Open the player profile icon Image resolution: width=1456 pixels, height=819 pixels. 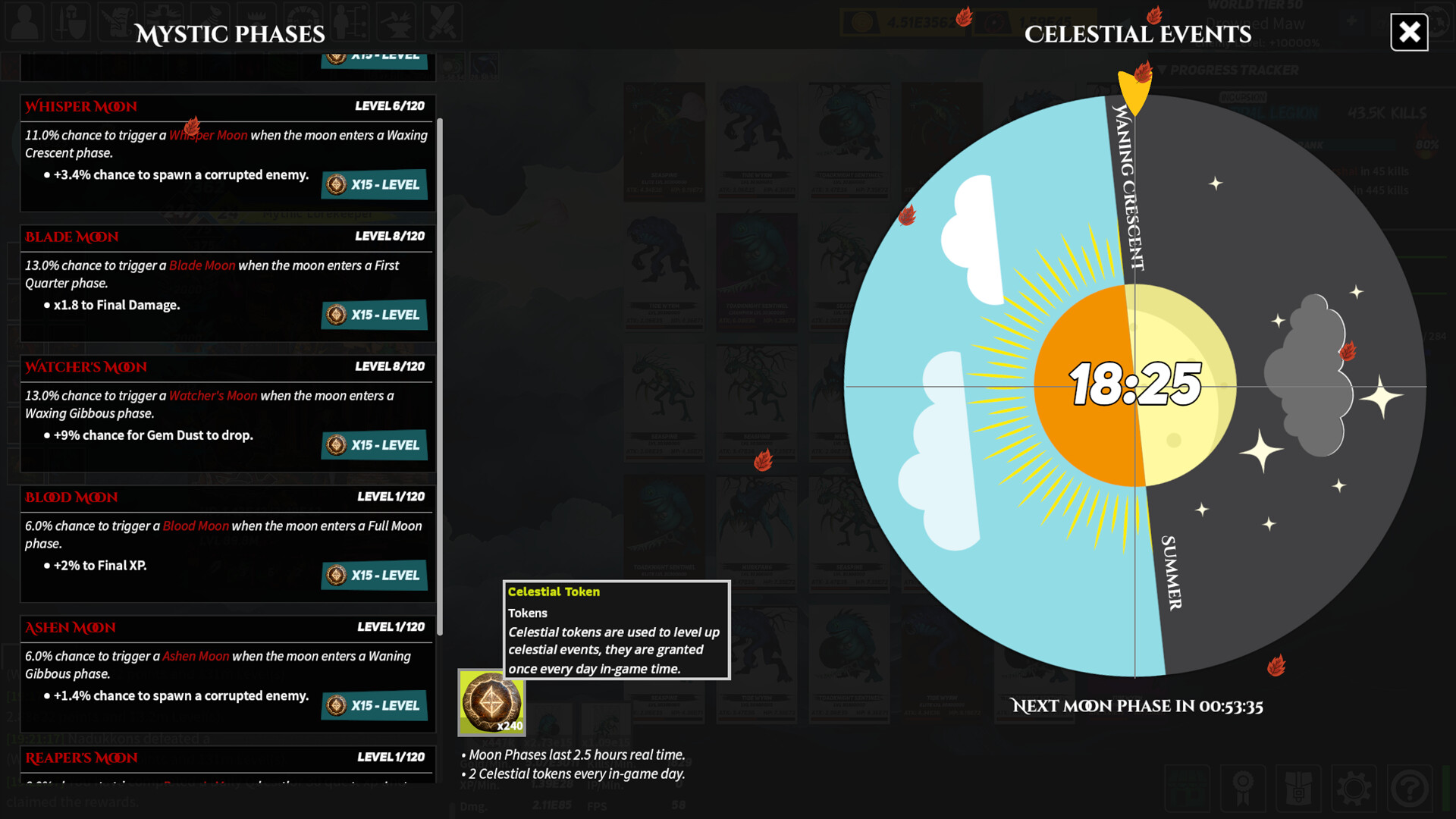[x=24, y=23]
